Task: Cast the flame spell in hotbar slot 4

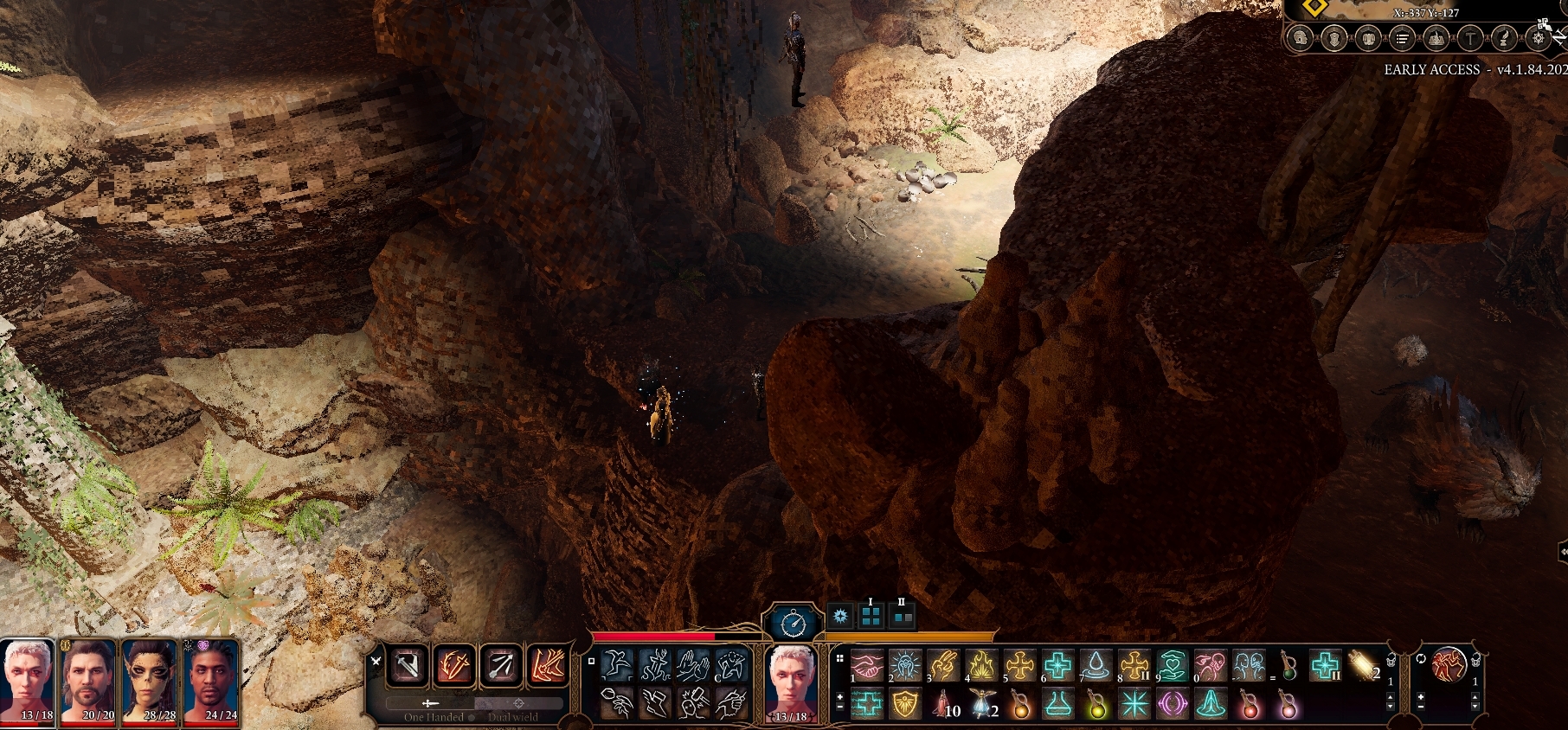Action: pyautogui.click(x=981, y=666)
